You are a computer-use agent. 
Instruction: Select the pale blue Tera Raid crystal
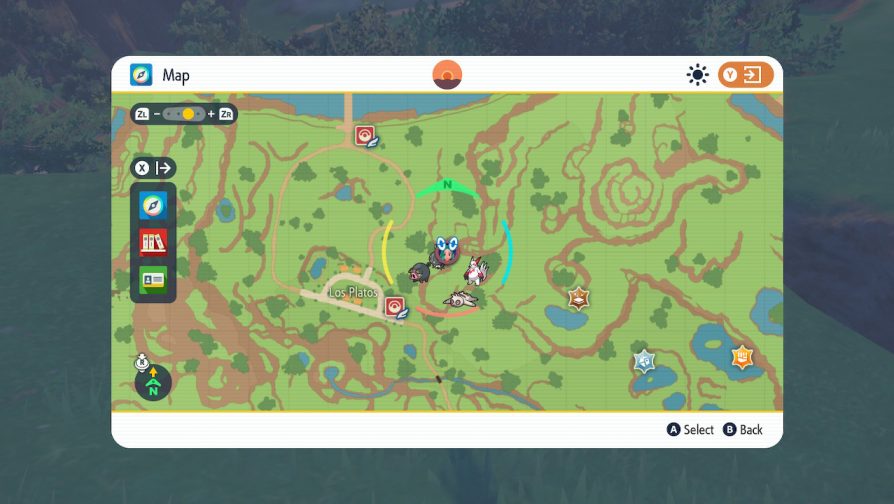click(x=644, y=361)
